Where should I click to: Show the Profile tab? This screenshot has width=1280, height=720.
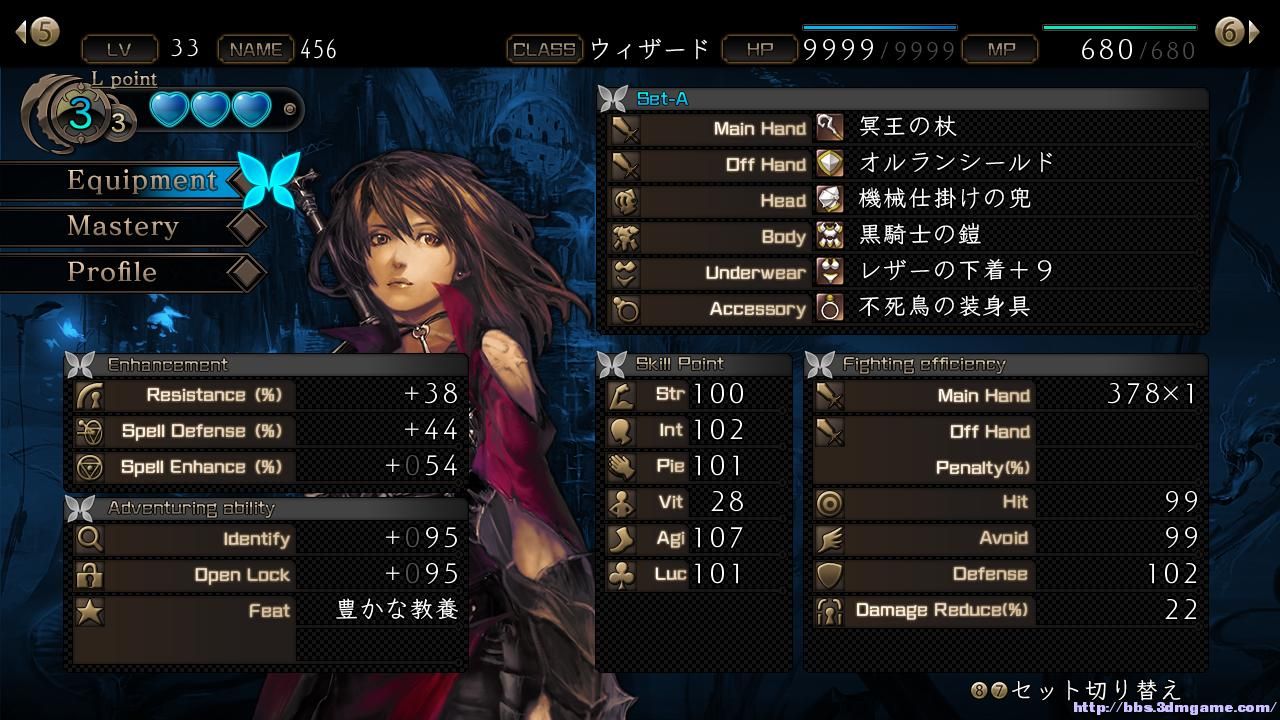tap(112, 272)
